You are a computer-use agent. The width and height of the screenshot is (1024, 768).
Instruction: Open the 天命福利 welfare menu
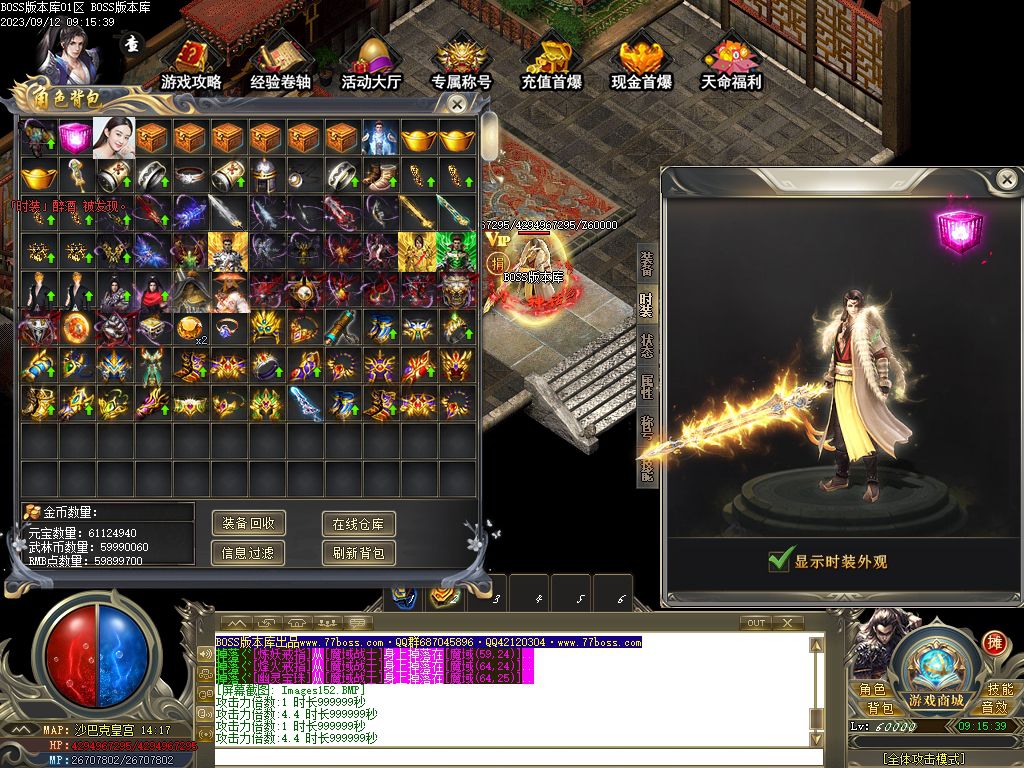click(731, 64)
